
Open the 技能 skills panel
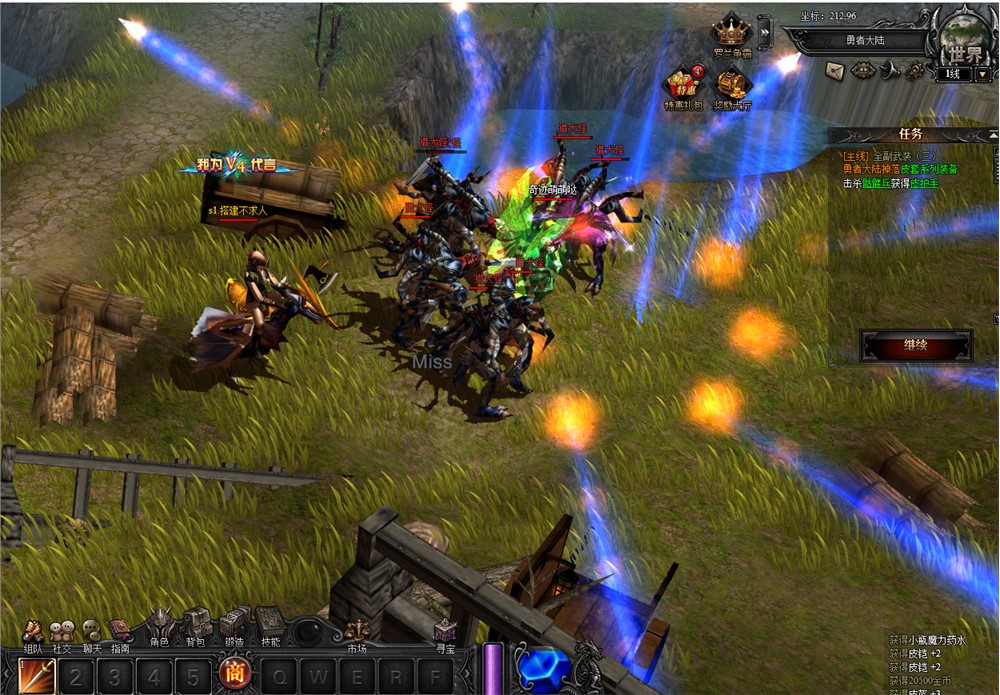270,626
